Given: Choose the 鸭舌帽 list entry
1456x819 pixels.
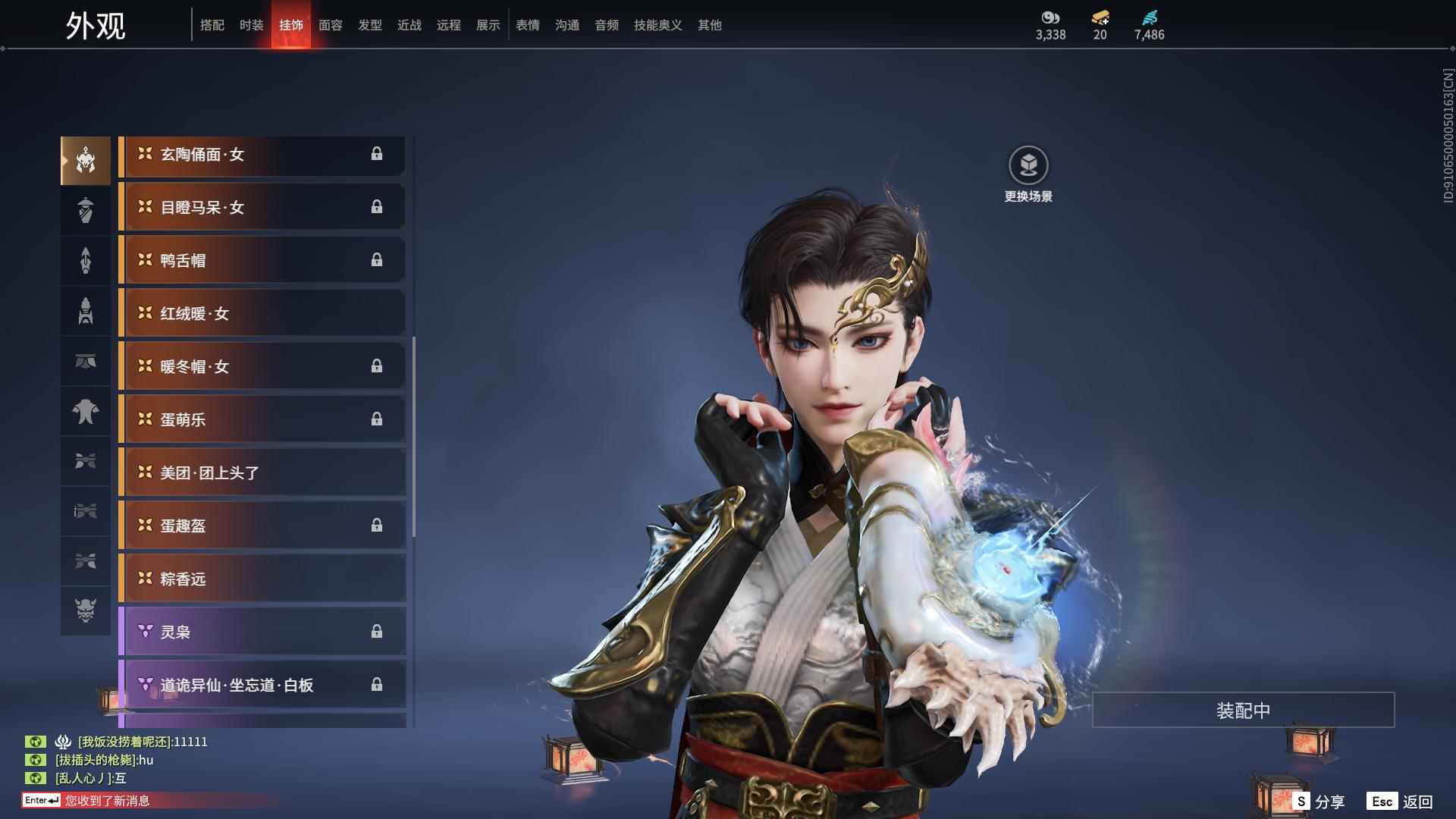Looking at the screenshot, I should pyautogui.click(x=262, y=261).
